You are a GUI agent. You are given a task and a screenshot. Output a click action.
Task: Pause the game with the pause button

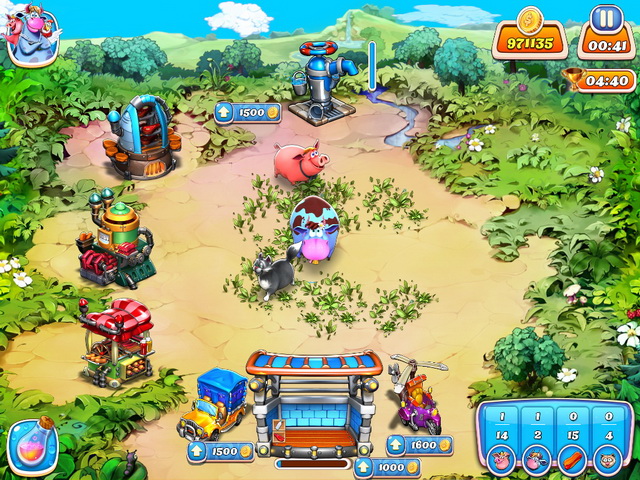(x=603, y=19)
